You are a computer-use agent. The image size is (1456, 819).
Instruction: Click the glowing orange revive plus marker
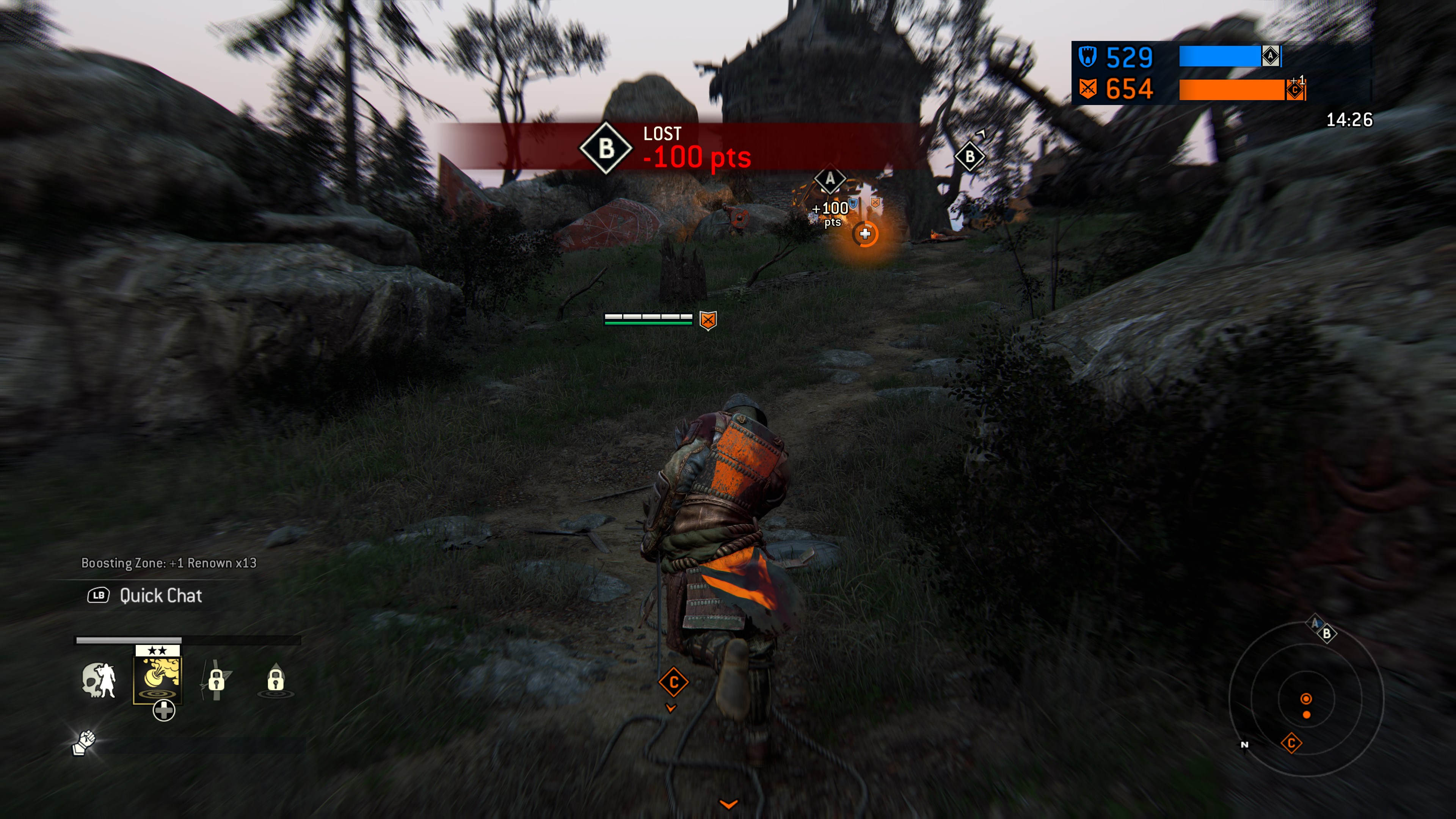(x=865, y=234)
